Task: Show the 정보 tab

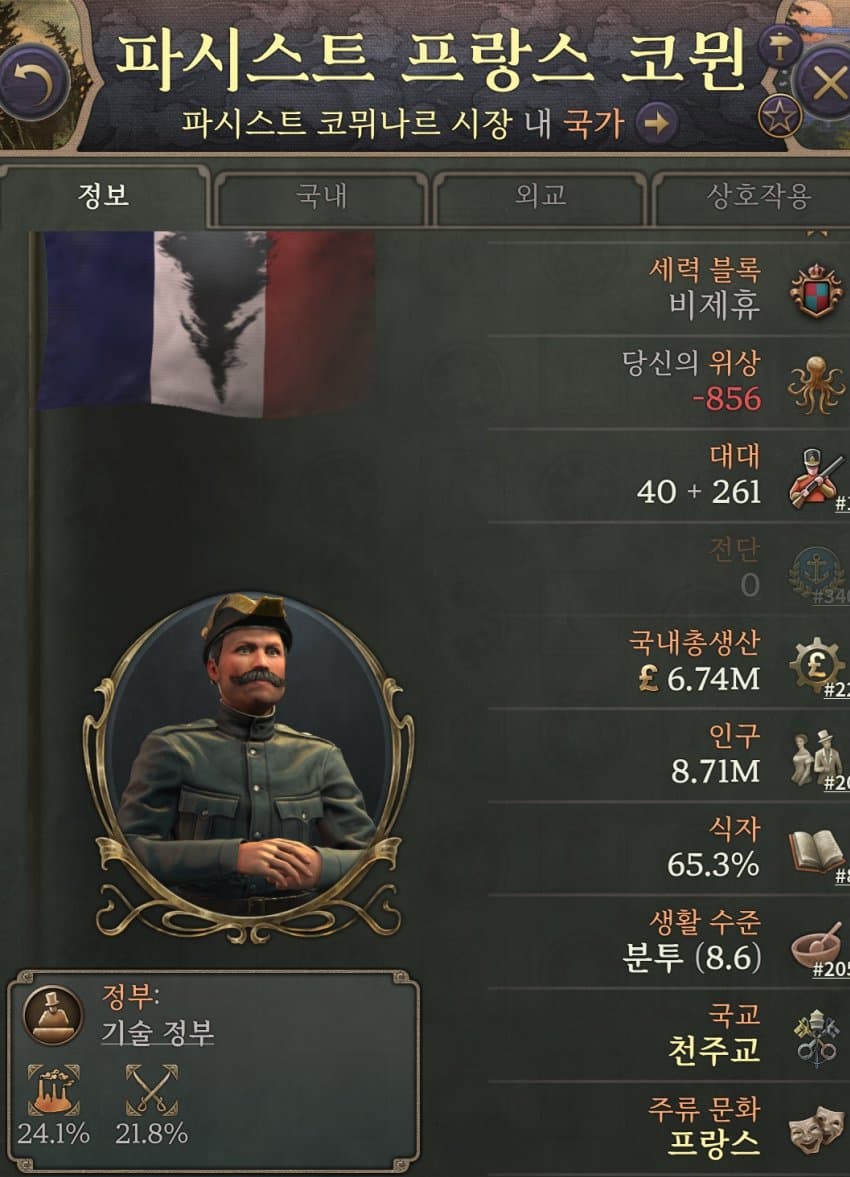Action: [x=104, y=196]
